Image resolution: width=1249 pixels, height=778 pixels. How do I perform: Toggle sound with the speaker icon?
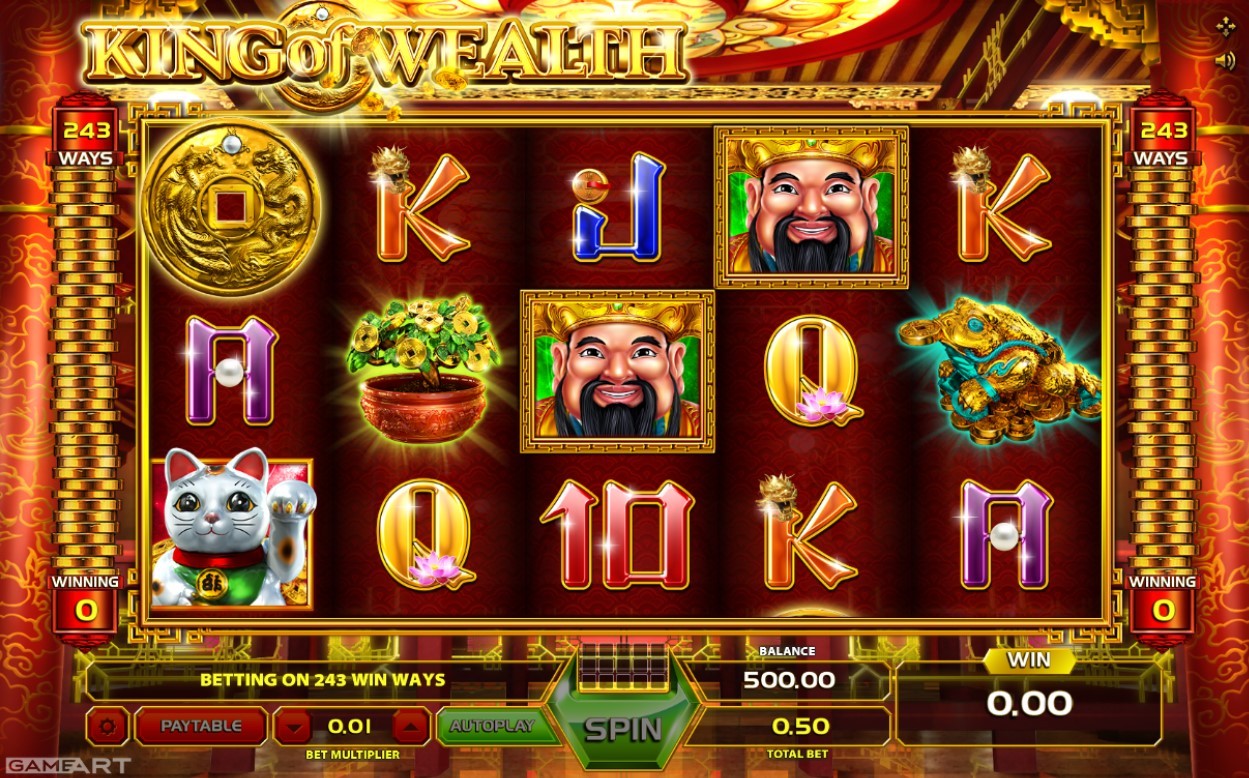tap(1225, 60)
